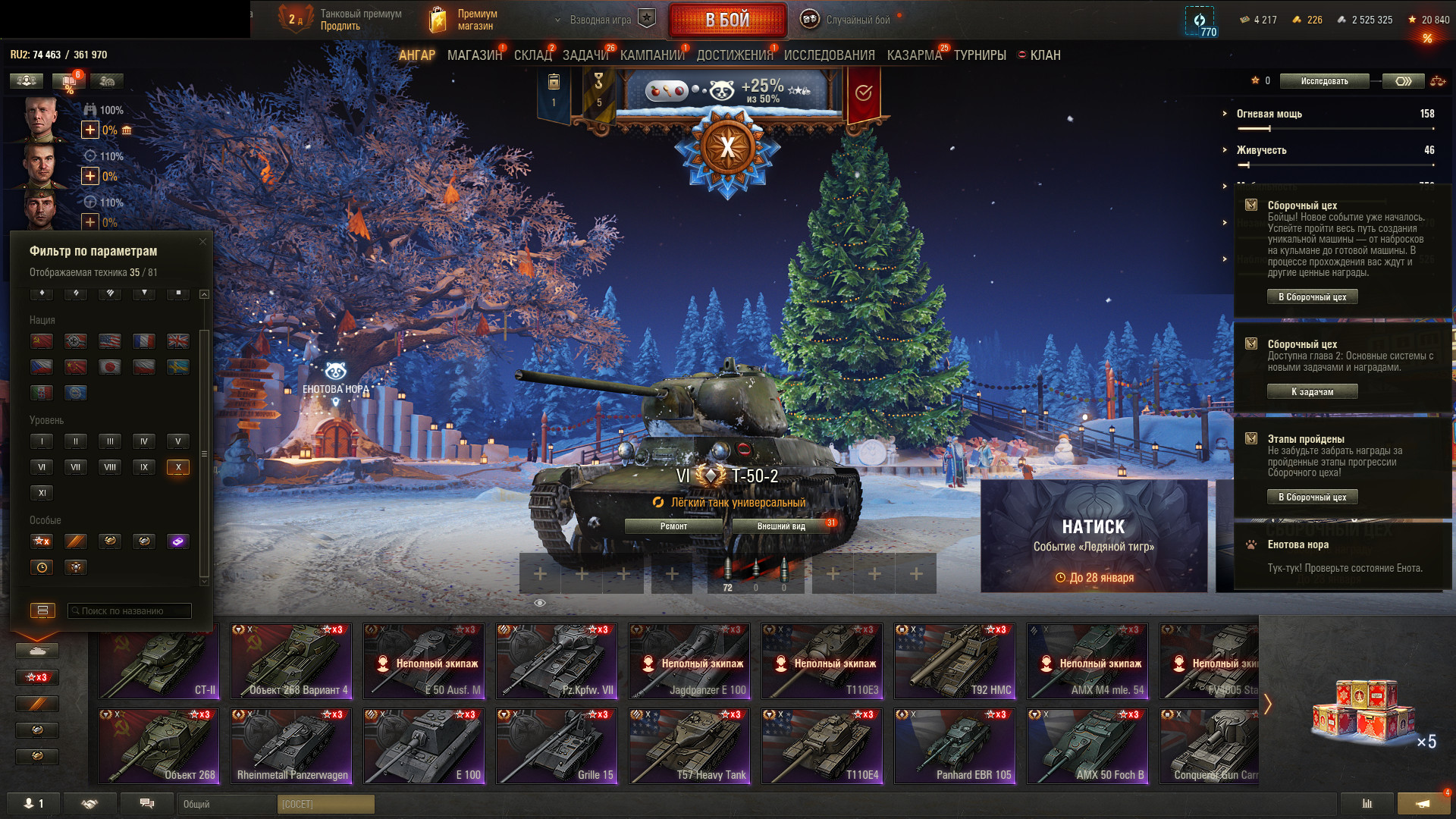The image size is (1456, 819).
Task: Go to the ДОСТИЖЕНИЯ tab
Action: pos(734,55)
